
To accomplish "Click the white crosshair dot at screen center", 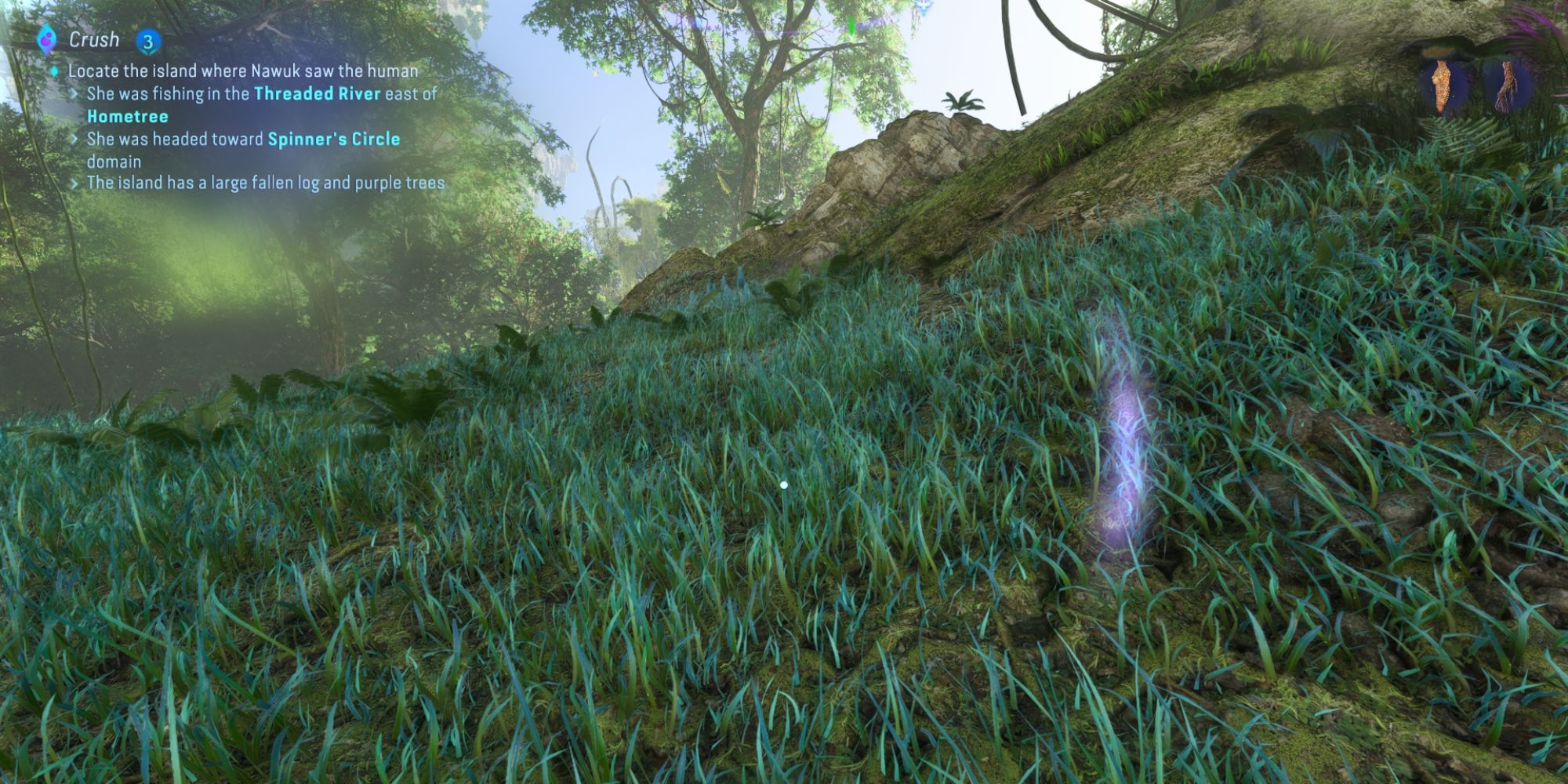I will [x=784, y=485].
